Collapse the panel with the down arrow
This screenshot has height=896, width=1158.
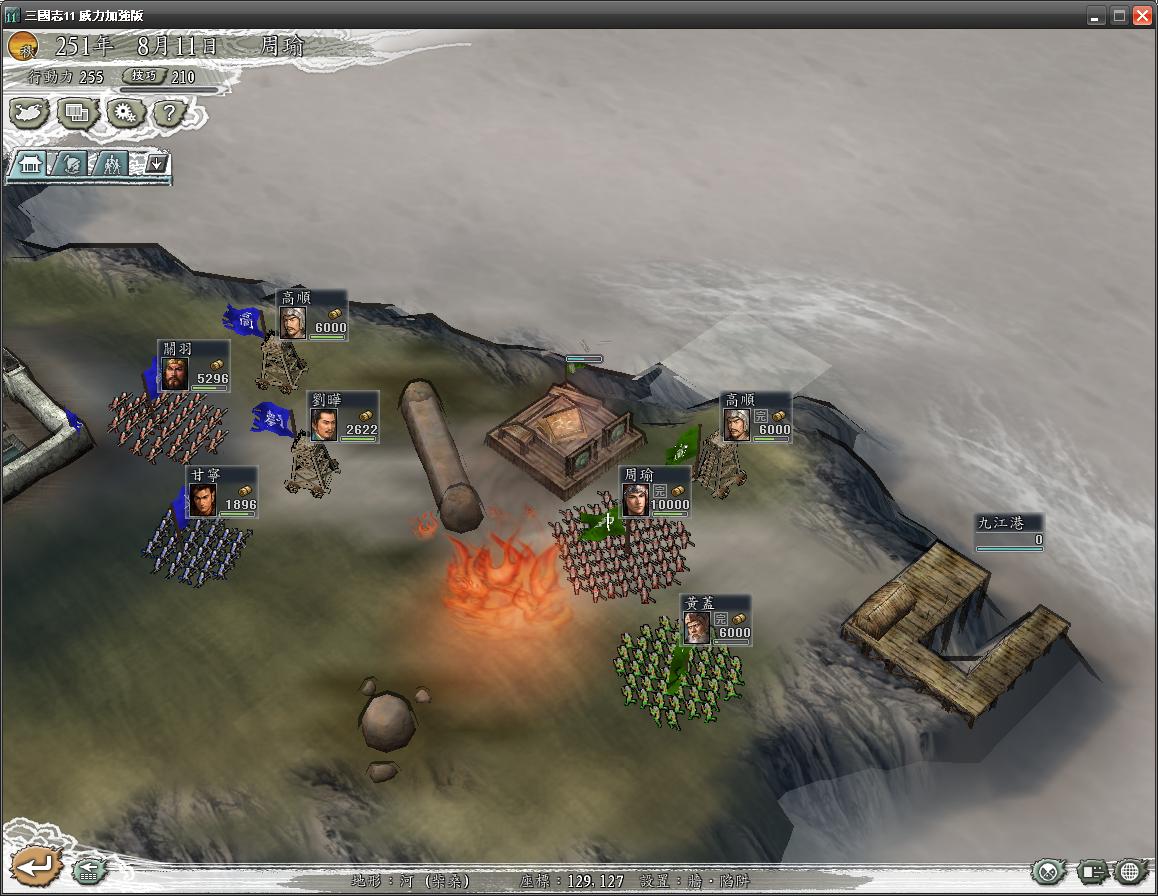157,163
